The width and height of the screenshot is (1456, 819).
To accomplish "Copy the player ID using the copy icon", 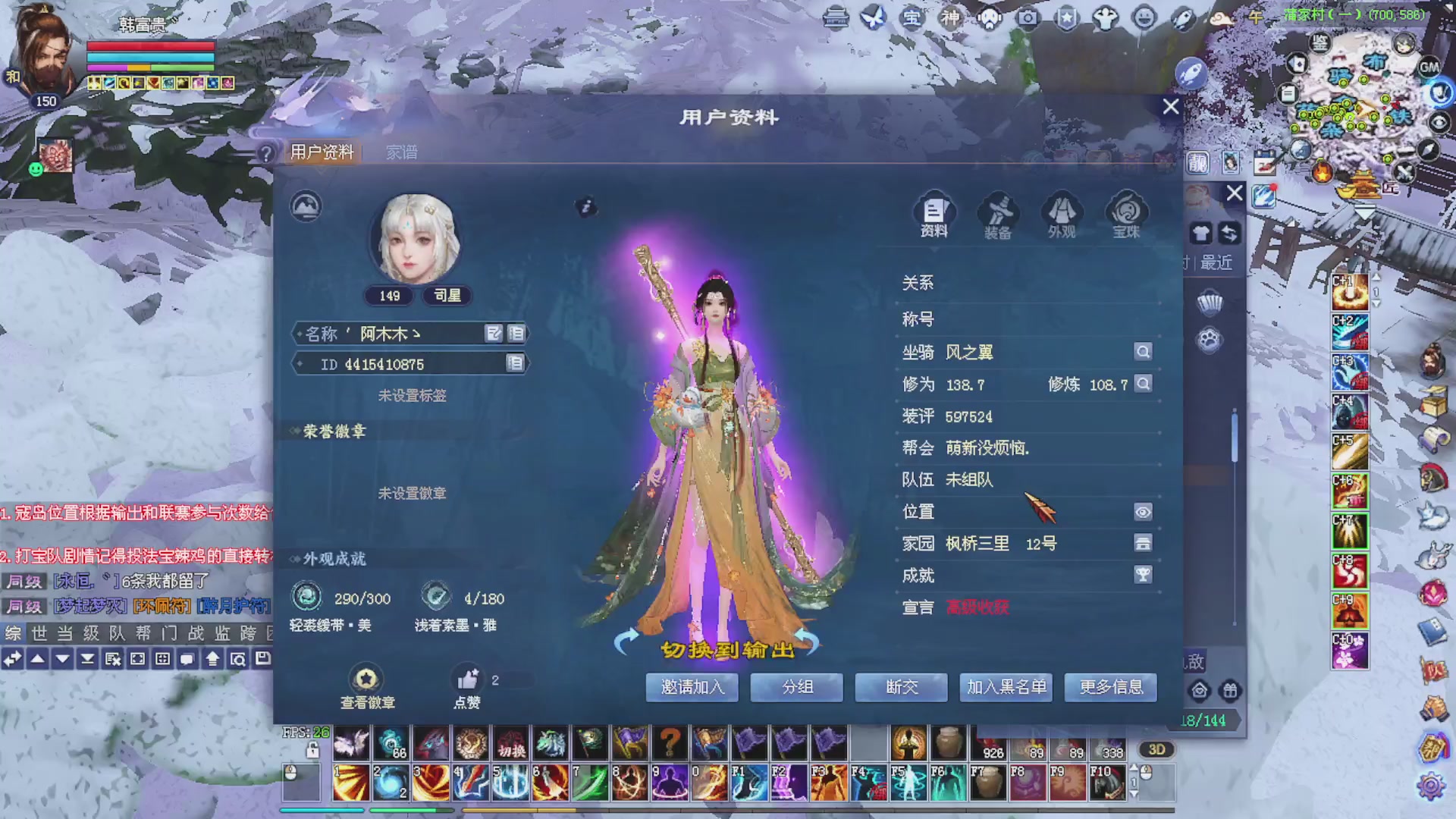I will click(516, 364).
